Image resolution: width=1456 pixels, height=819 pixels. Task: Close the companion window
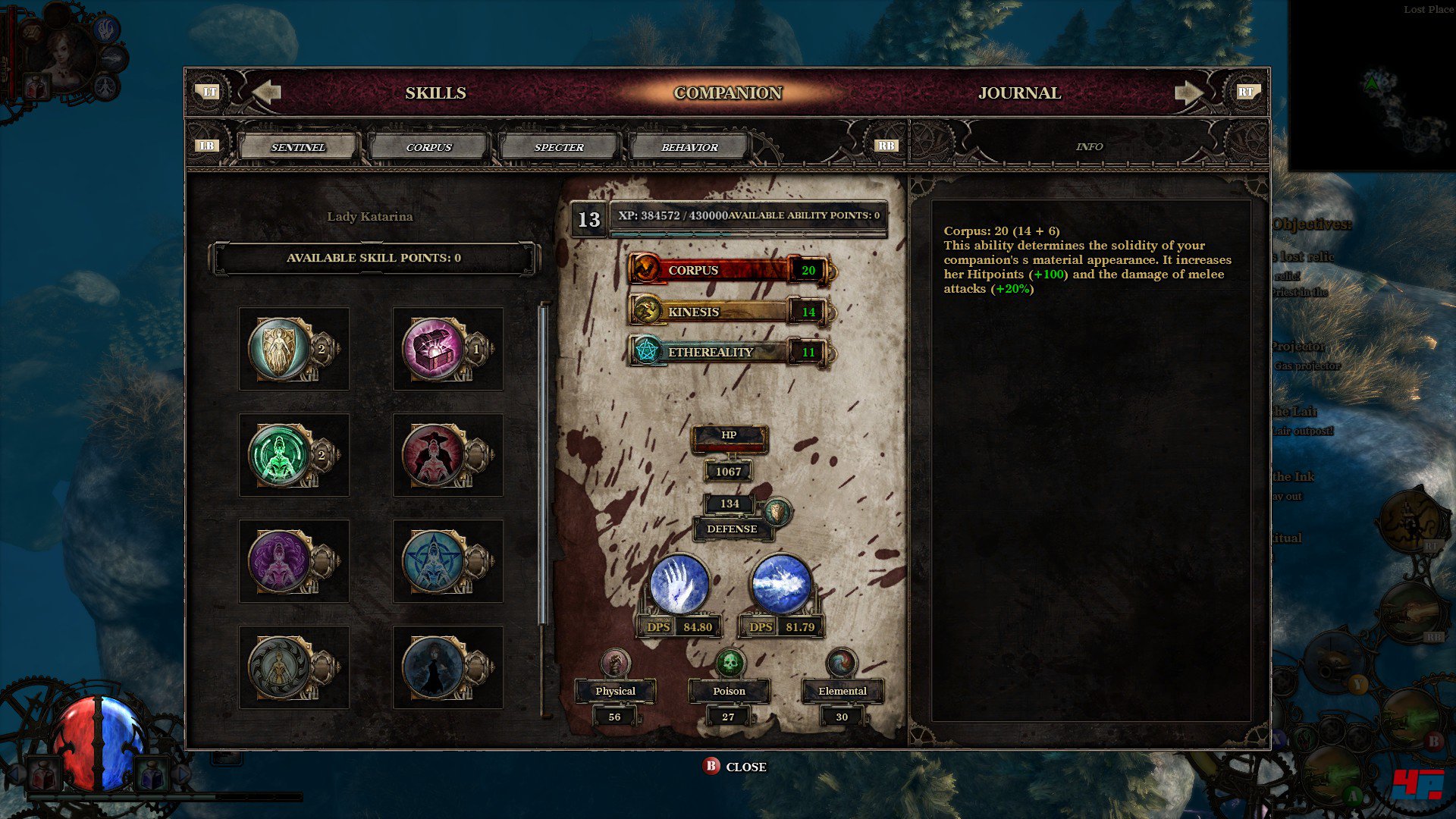734,767
